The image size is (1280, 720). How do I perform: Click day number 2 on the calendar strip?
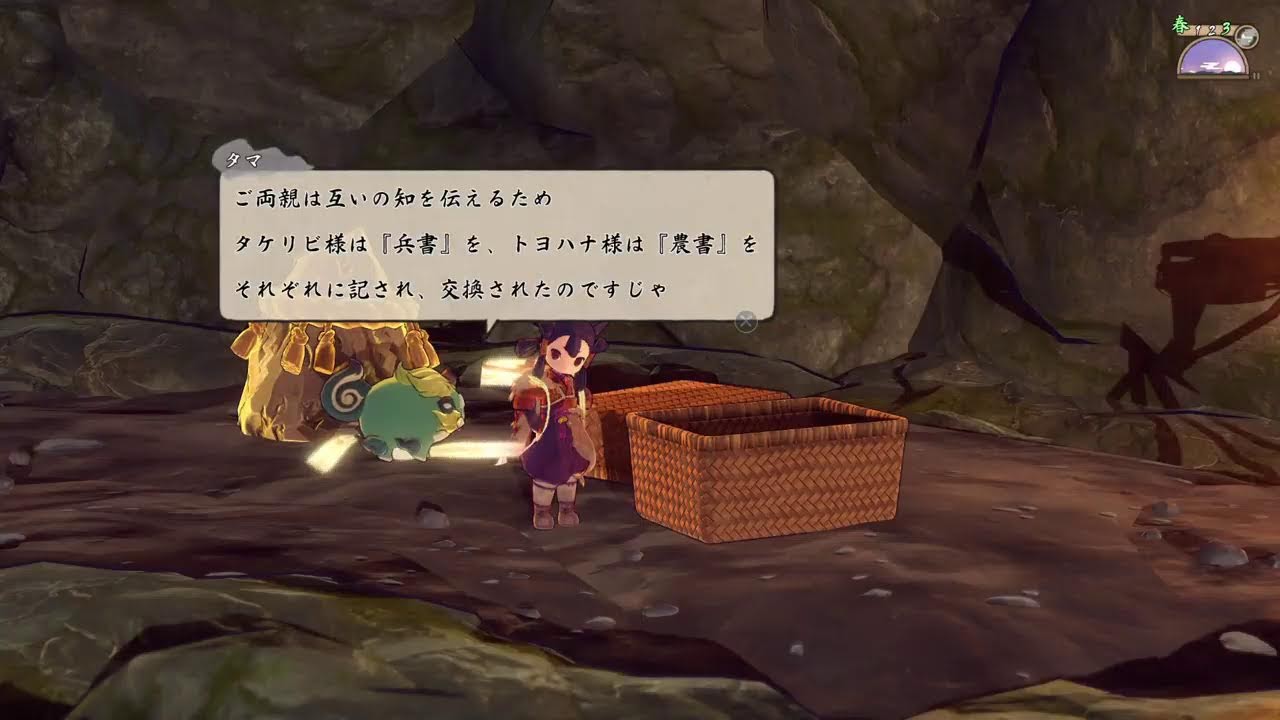pos(1211,31)
